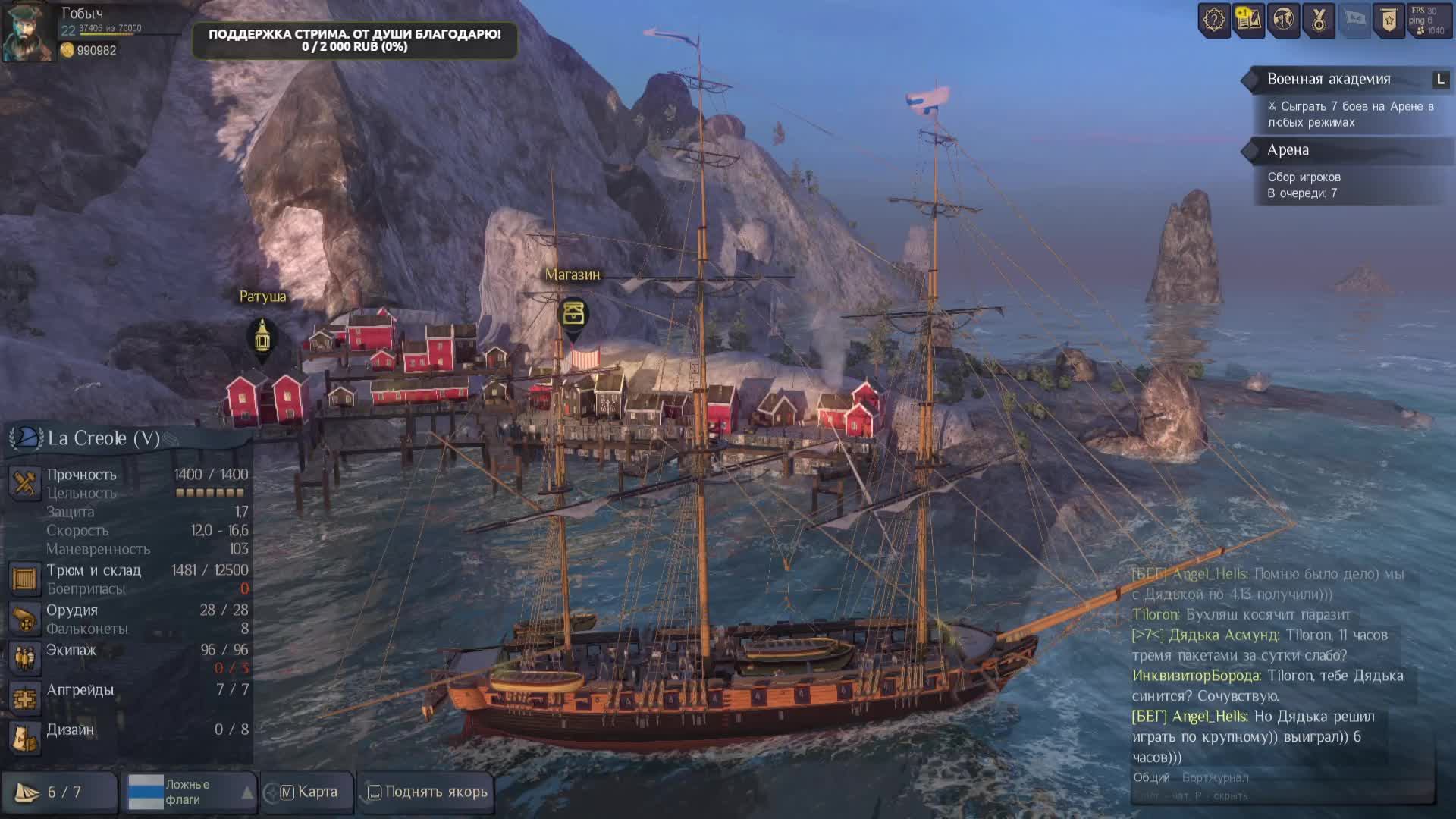Open the Карта map button

point(309,792)
